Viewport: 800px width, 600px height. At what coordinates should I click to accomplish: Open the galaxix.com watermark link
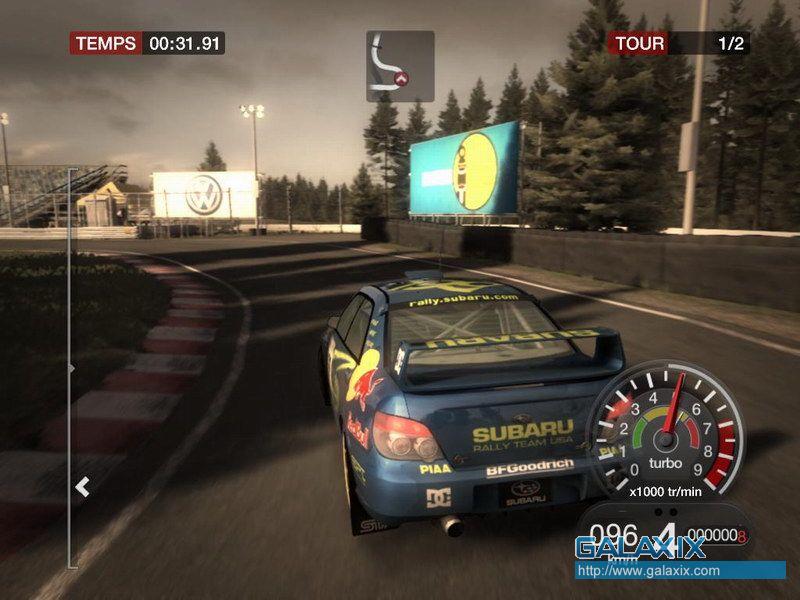pyautogui.click(x=647, y=571)
